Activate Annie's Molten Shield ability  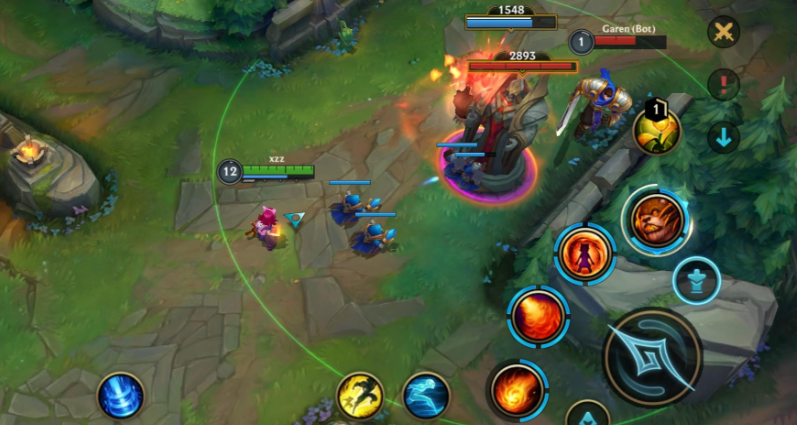coord(585,255)
